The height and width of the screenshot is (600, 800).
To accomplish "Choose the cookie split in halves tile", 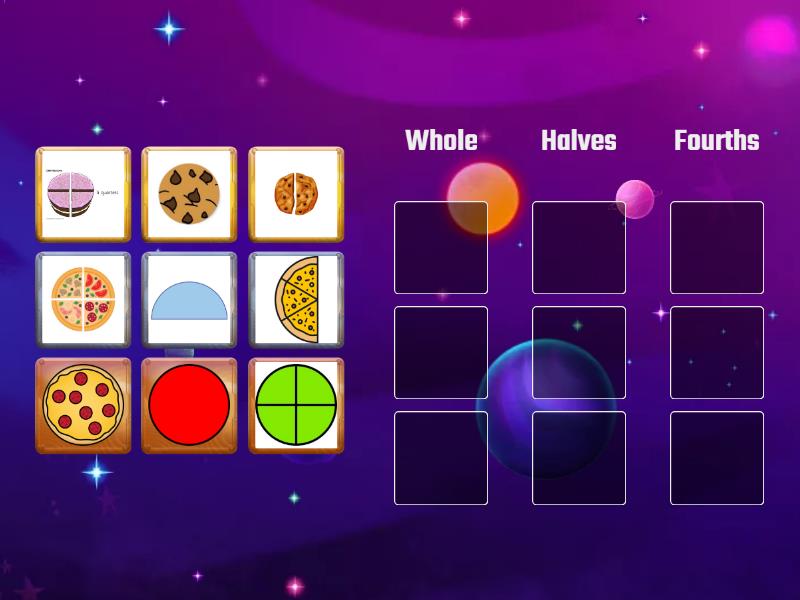I will [296, 194].
